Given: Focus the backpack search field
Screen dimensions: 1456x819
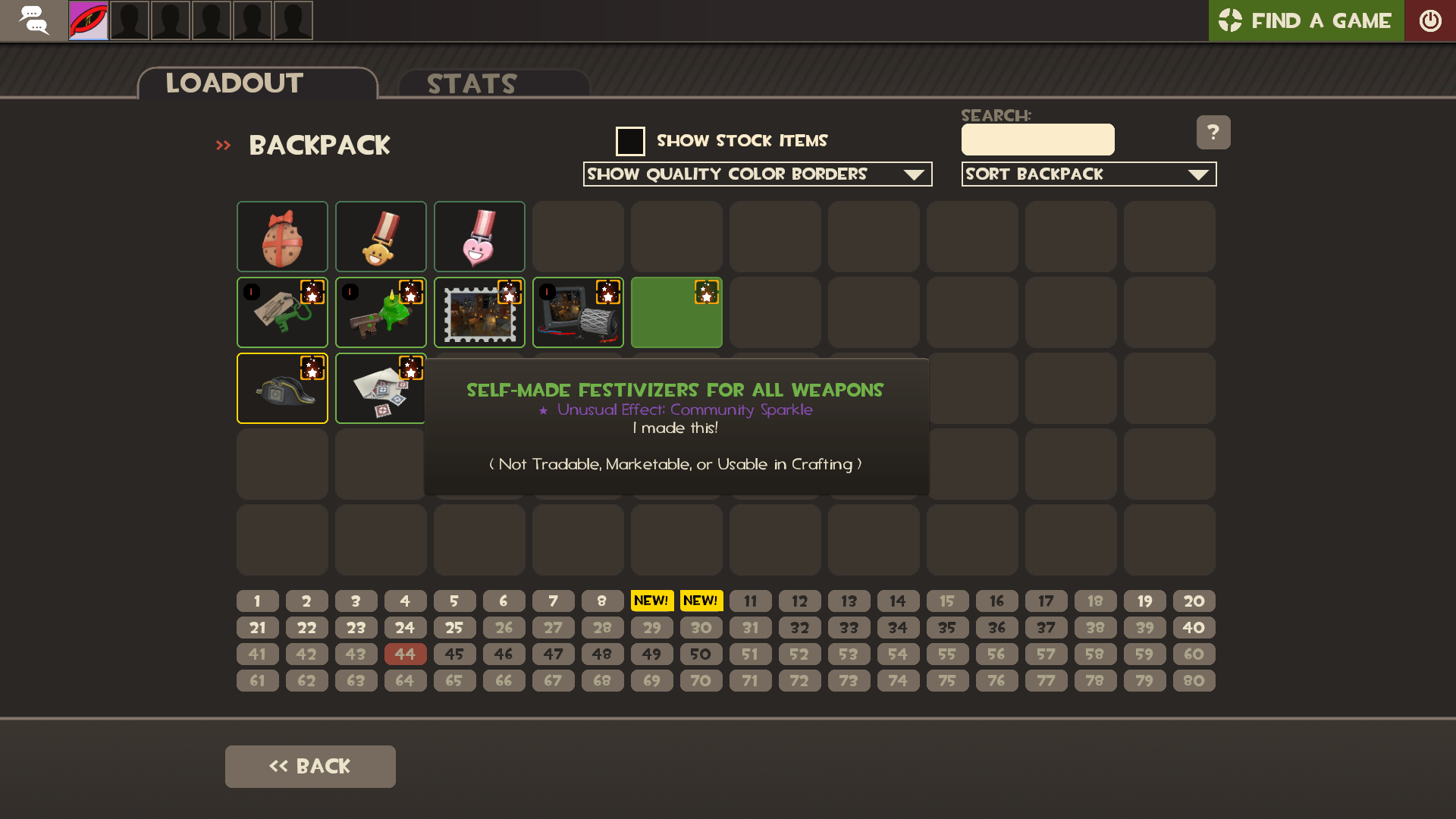Looking at the screenshot, I should pyautogui.click(x=1037, y=140).
